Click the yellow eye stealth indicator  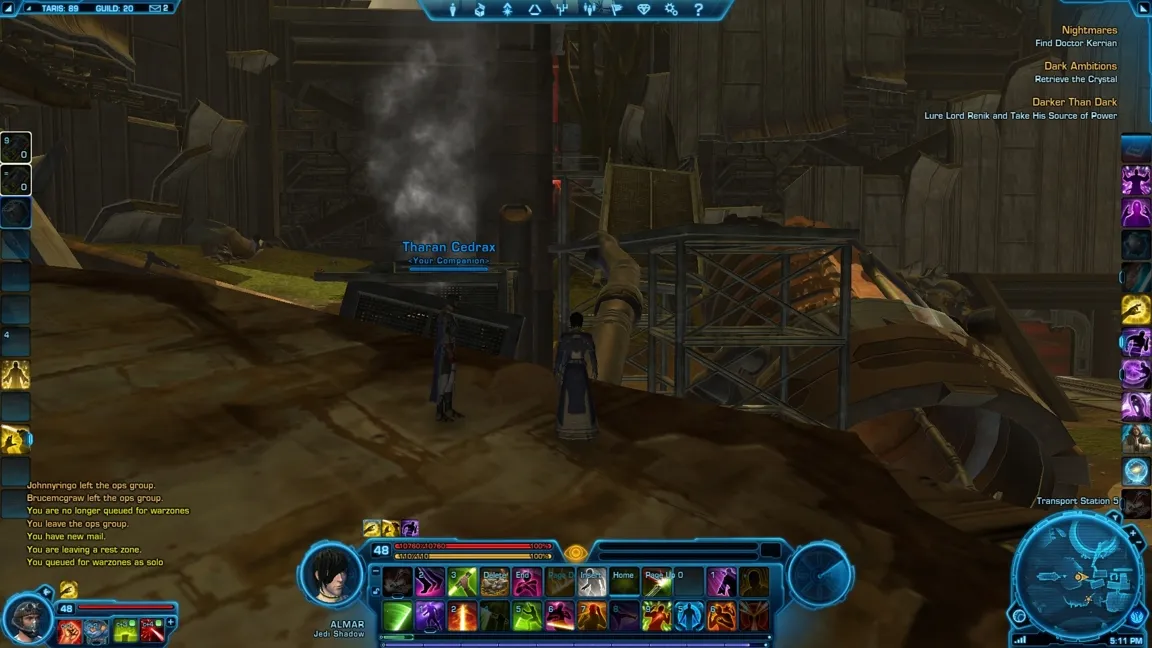[574, 552]
